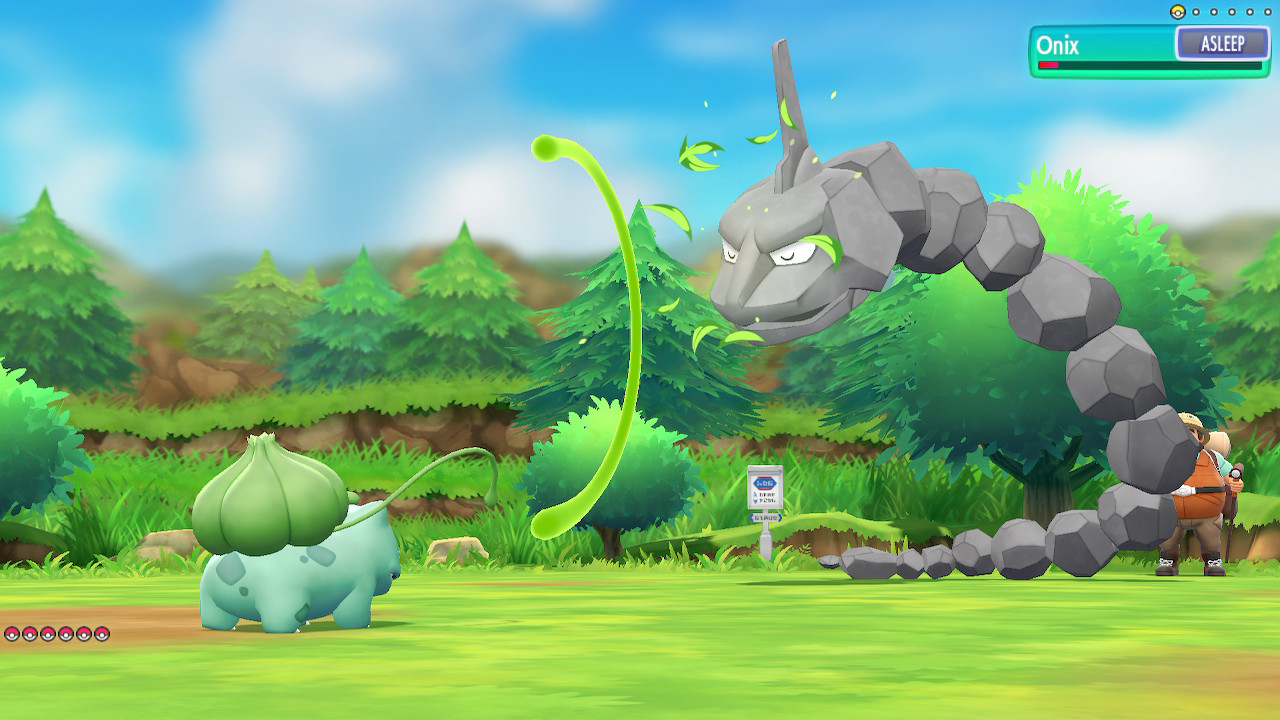Image resolution: width=1280 pixels, height=720 pixels.
Task: Select the Onix name plate
Action: click(1058, 45)
